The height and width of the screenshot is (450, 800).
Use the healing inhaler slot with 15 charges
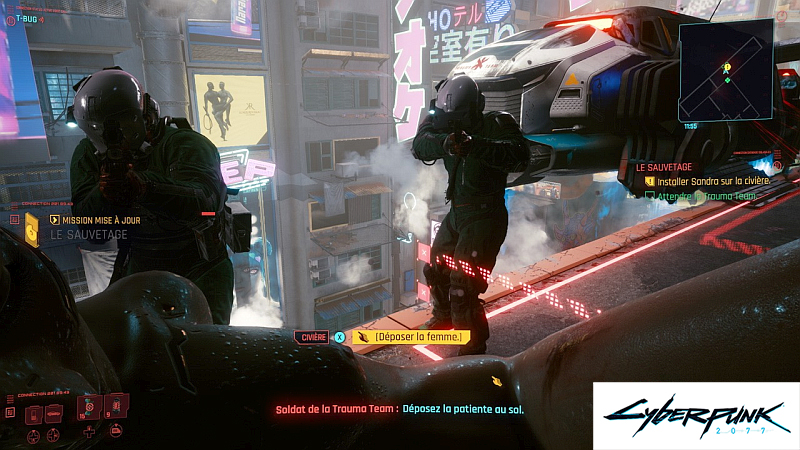88,410
